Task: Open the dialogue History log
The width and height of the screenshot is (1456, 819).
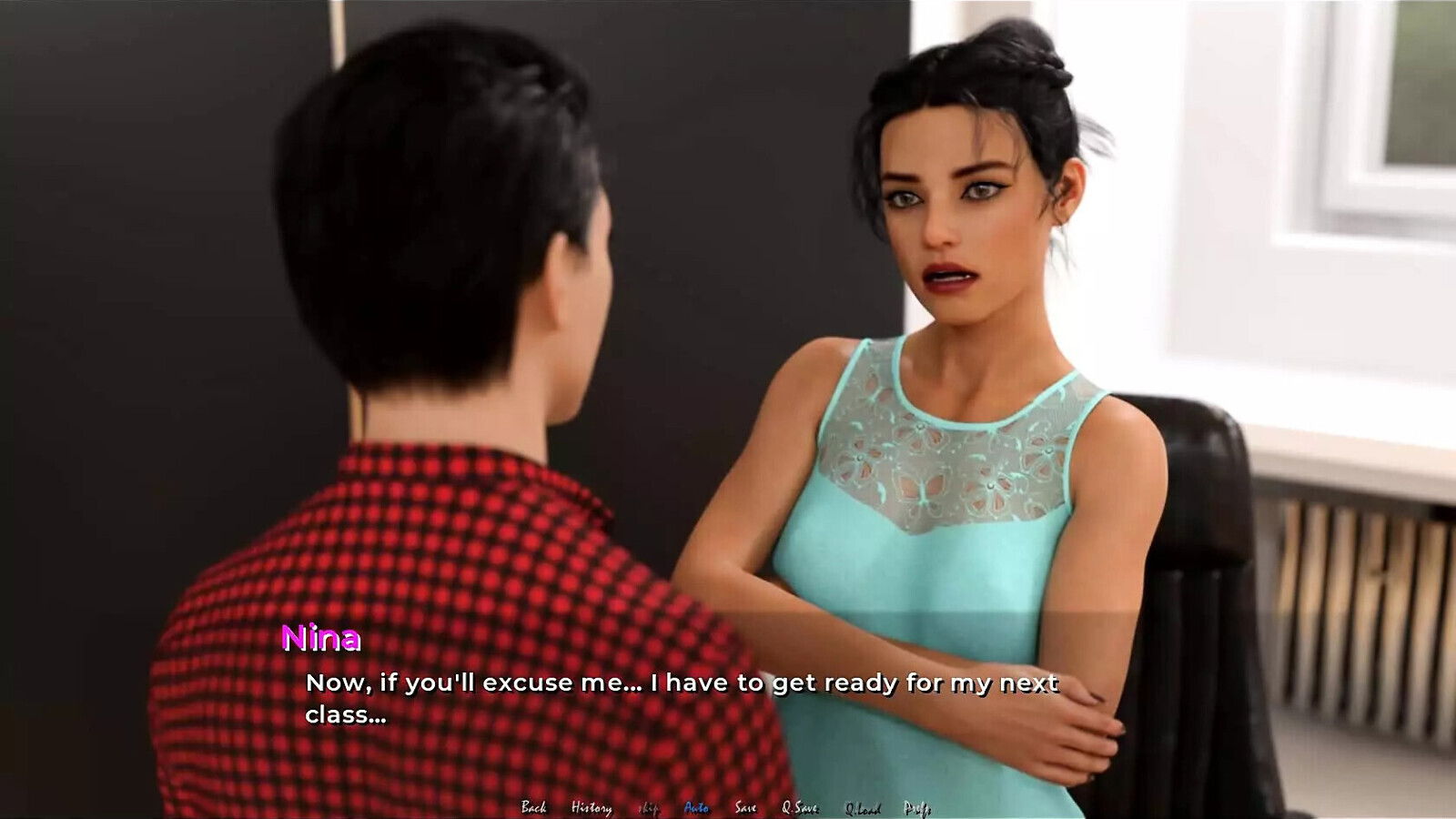Action: tap(591, 807)
